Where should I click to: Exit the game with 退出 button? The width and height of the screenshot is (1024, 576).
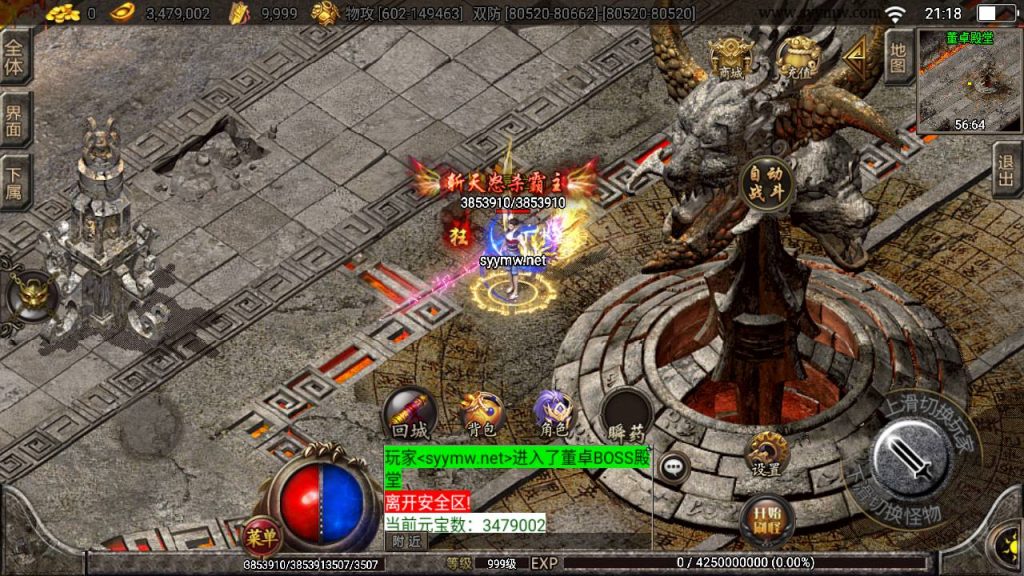point(1007,170)
